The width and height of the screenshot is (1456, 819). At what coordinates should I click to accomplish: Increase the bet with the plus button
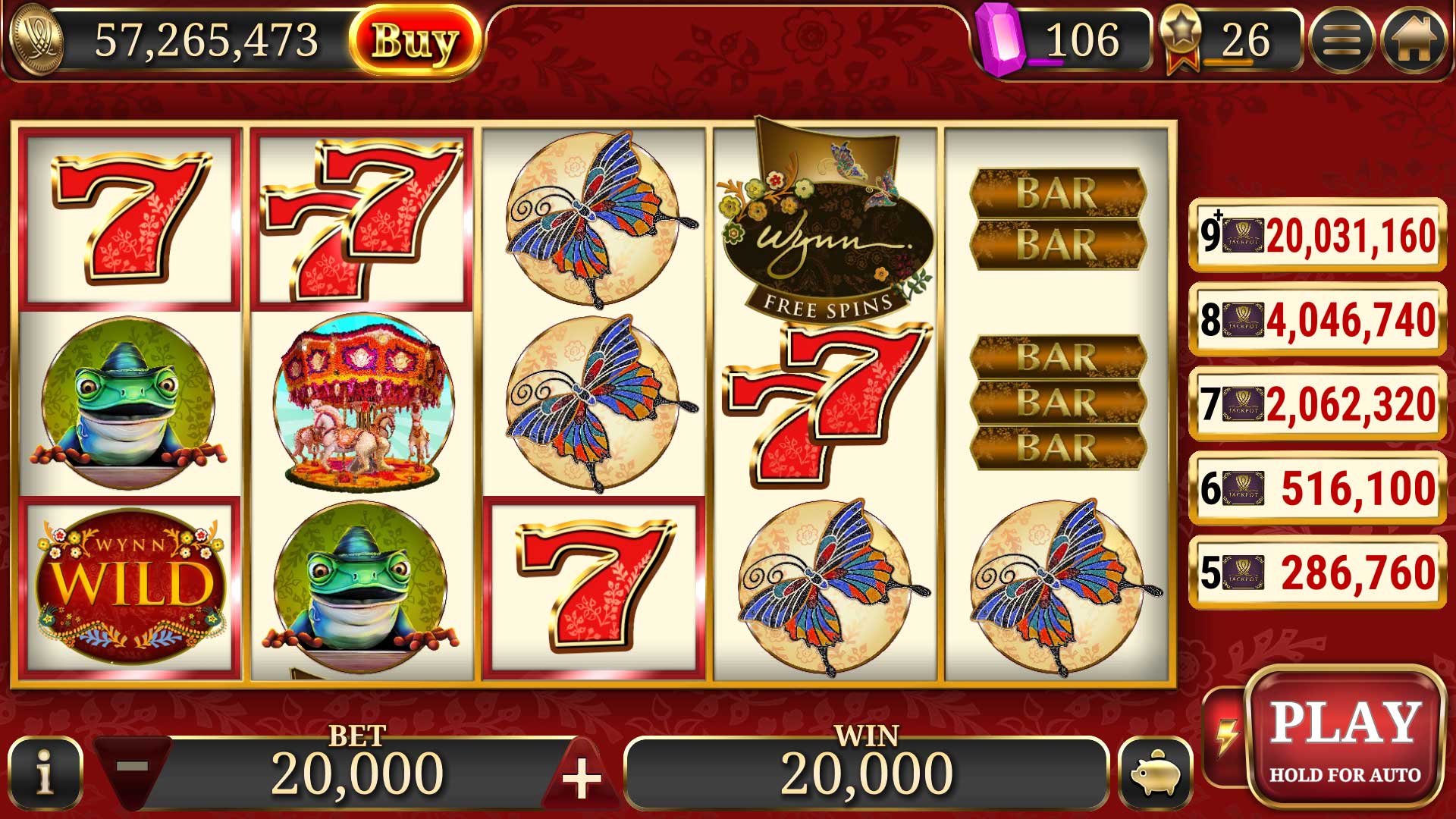(x=582, y=777)
